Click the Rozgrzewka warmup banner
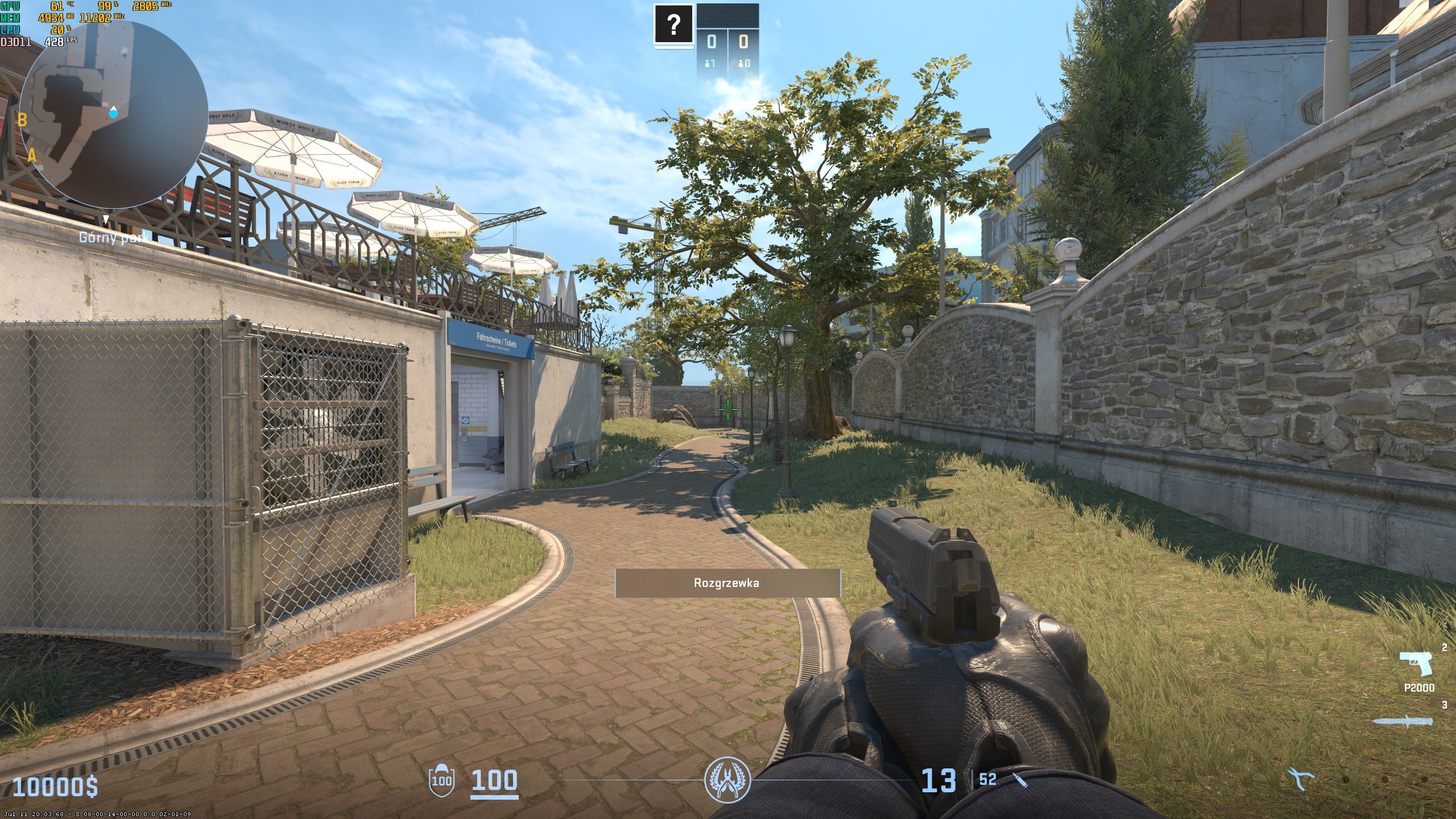The image size is (1456, 819). tap(727, 583)
